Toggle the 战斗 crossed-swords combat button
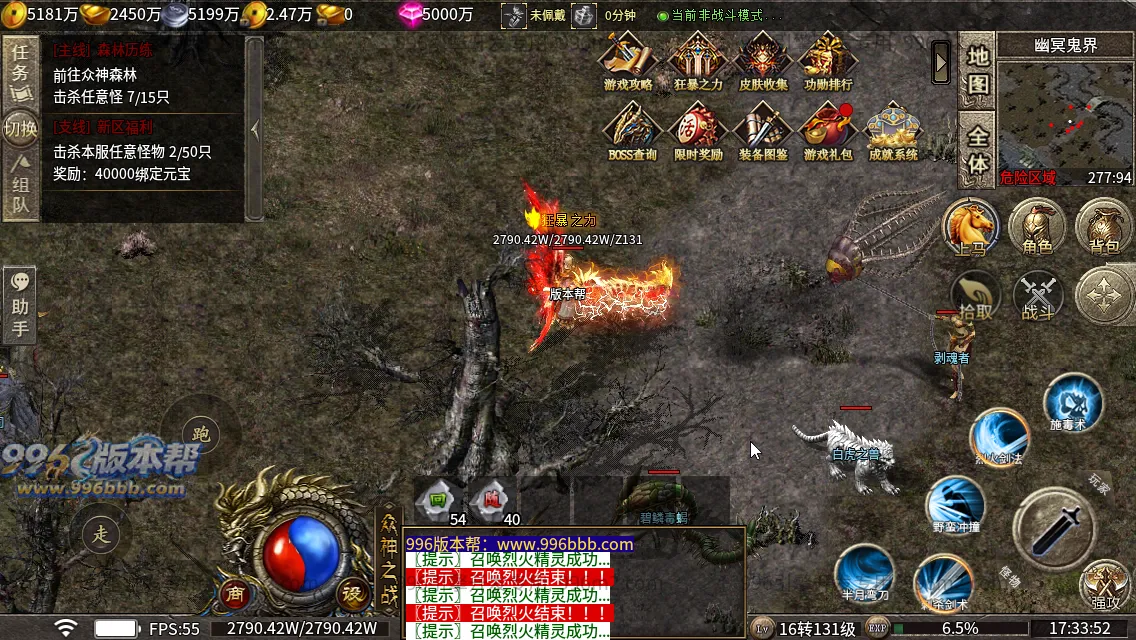 click(x=1038, y=296)
